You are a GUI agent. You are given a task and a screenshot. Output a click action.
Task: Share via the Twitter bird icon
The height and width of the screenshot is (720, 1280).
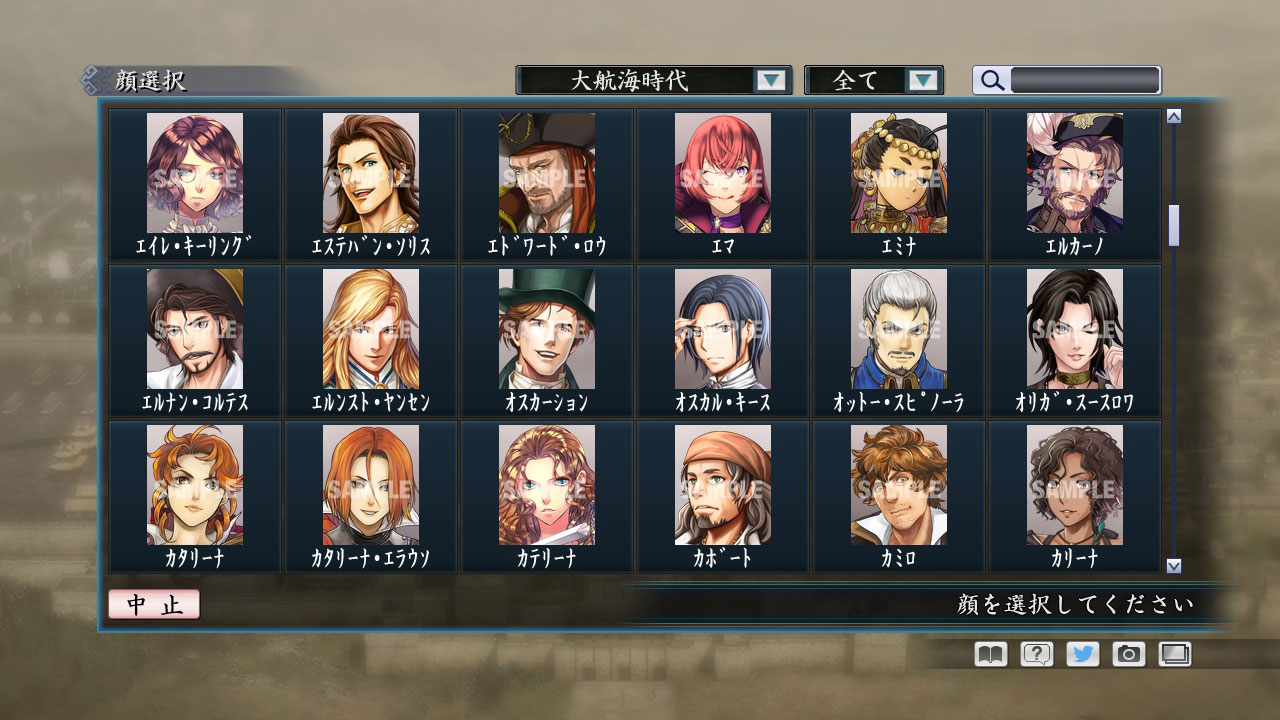1084,654
